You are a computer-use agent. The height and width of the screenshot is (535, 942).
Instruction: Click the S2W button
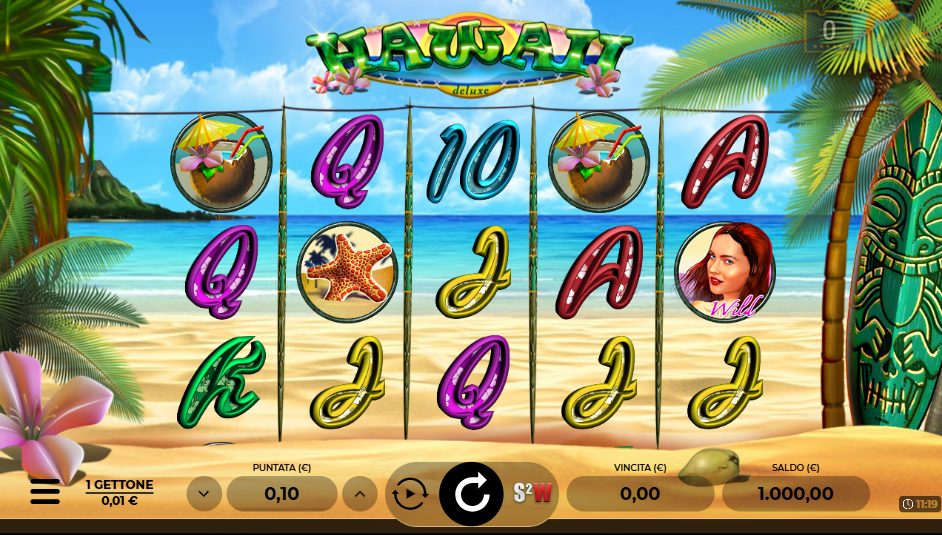tap(533, 493)
